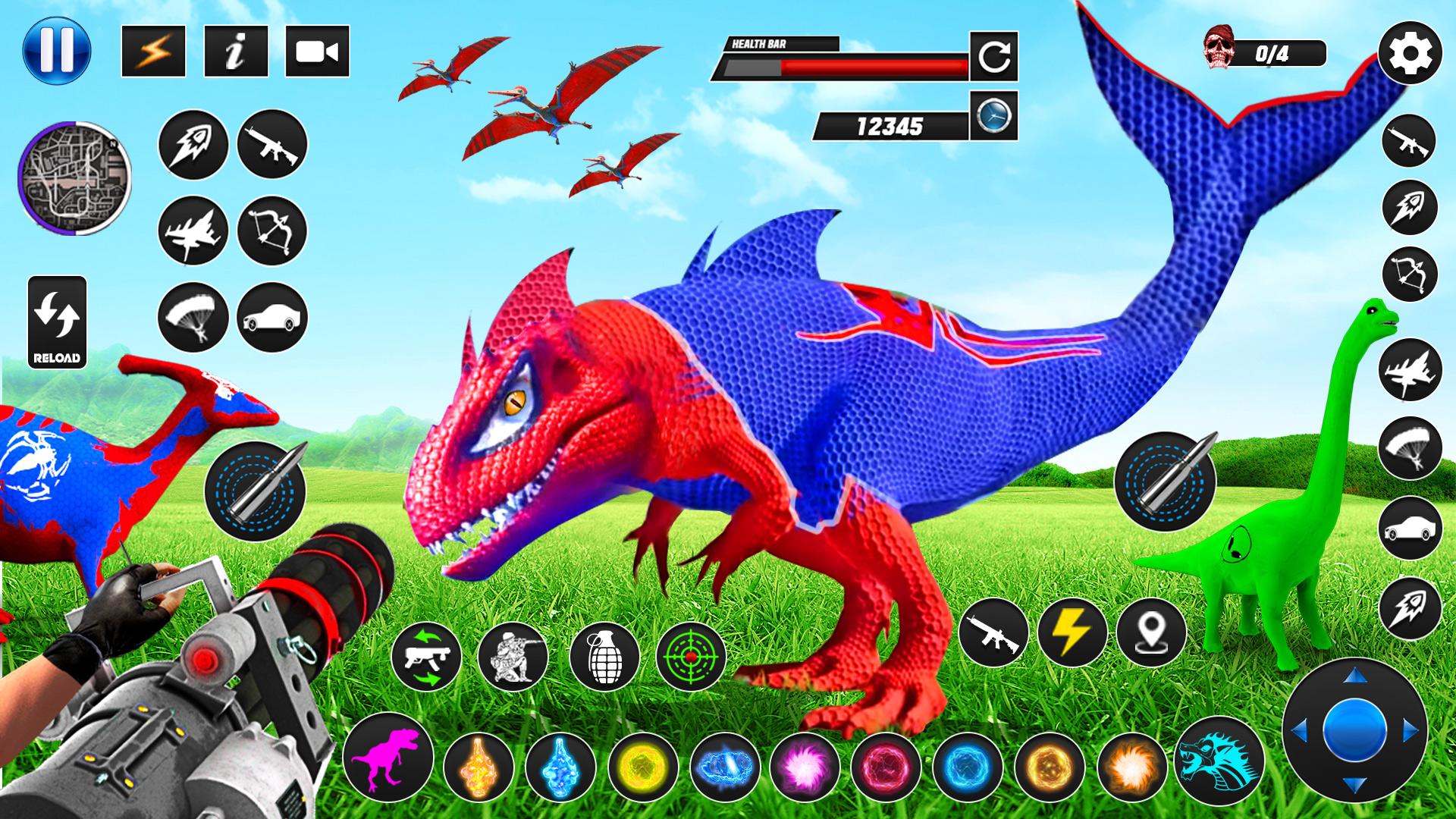Screen dimensions: 1456x819
Task: Toggle the video recording camera icon
Action: (x=318, y=53)
